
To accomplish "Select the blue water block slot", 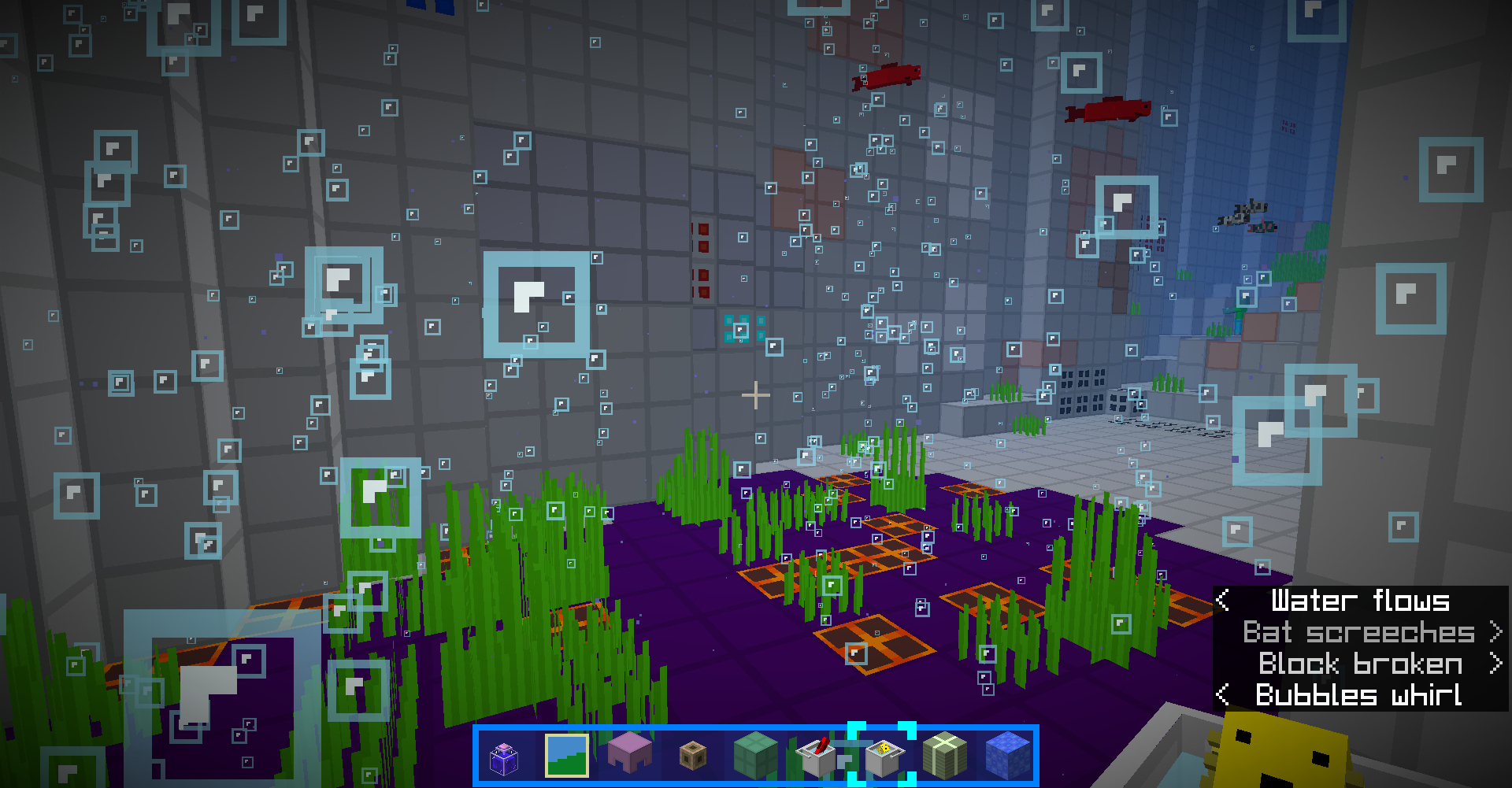I will [x=1008, y=756].
